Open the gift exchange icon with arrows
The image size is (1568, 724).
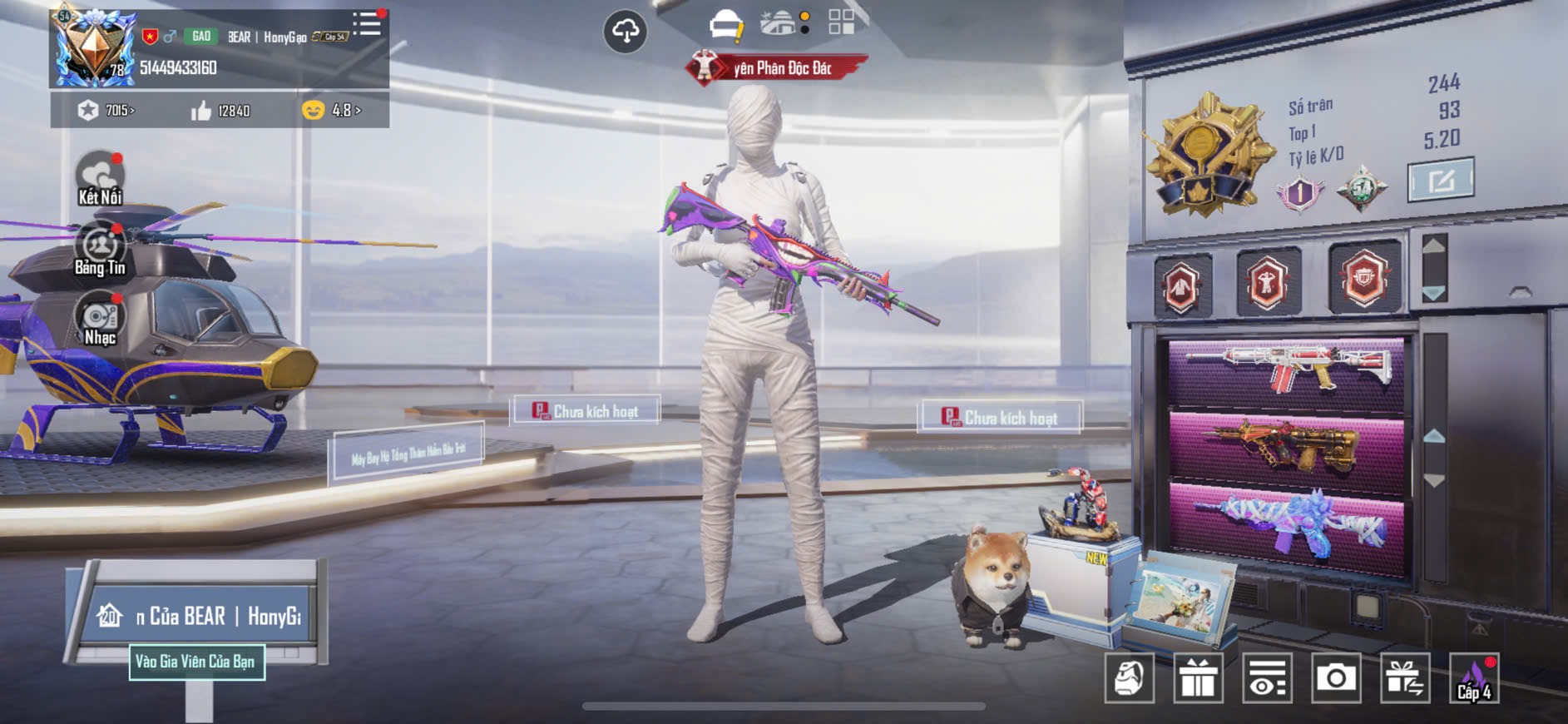[x=1405, y=678]
